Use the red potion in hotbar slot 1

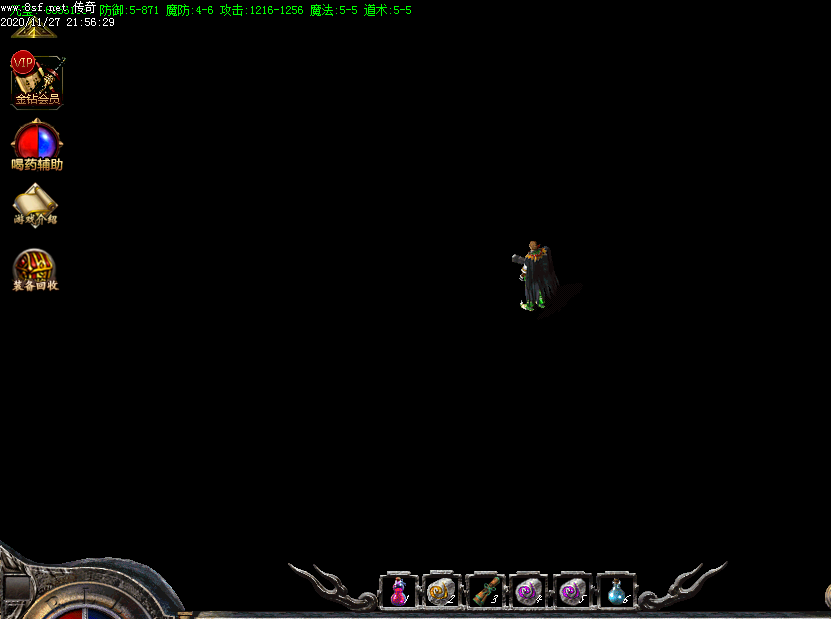pyautogui.click(x=399, y=591)
